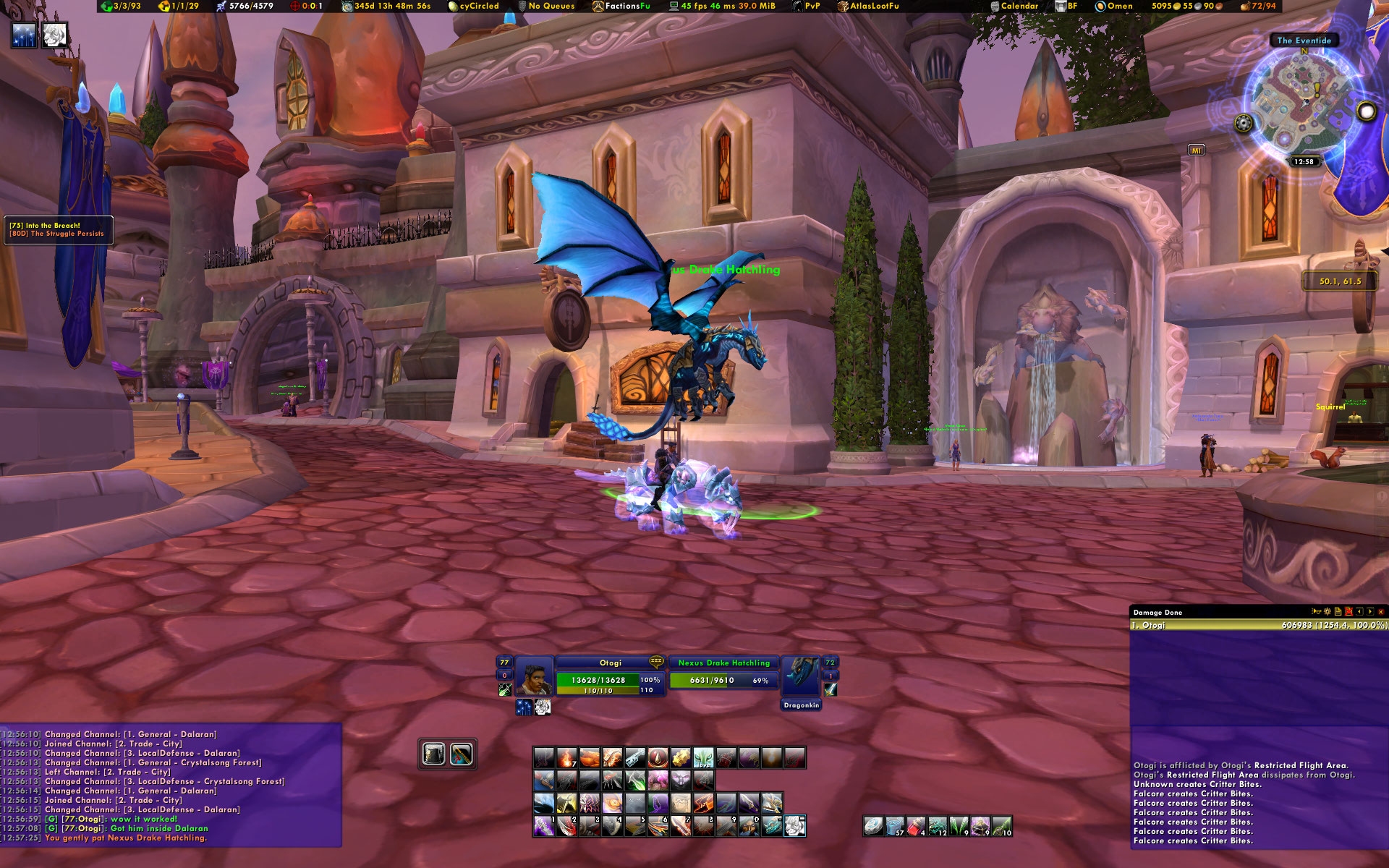Open the minimap in the top-right corner

[x=1302, y=103]
